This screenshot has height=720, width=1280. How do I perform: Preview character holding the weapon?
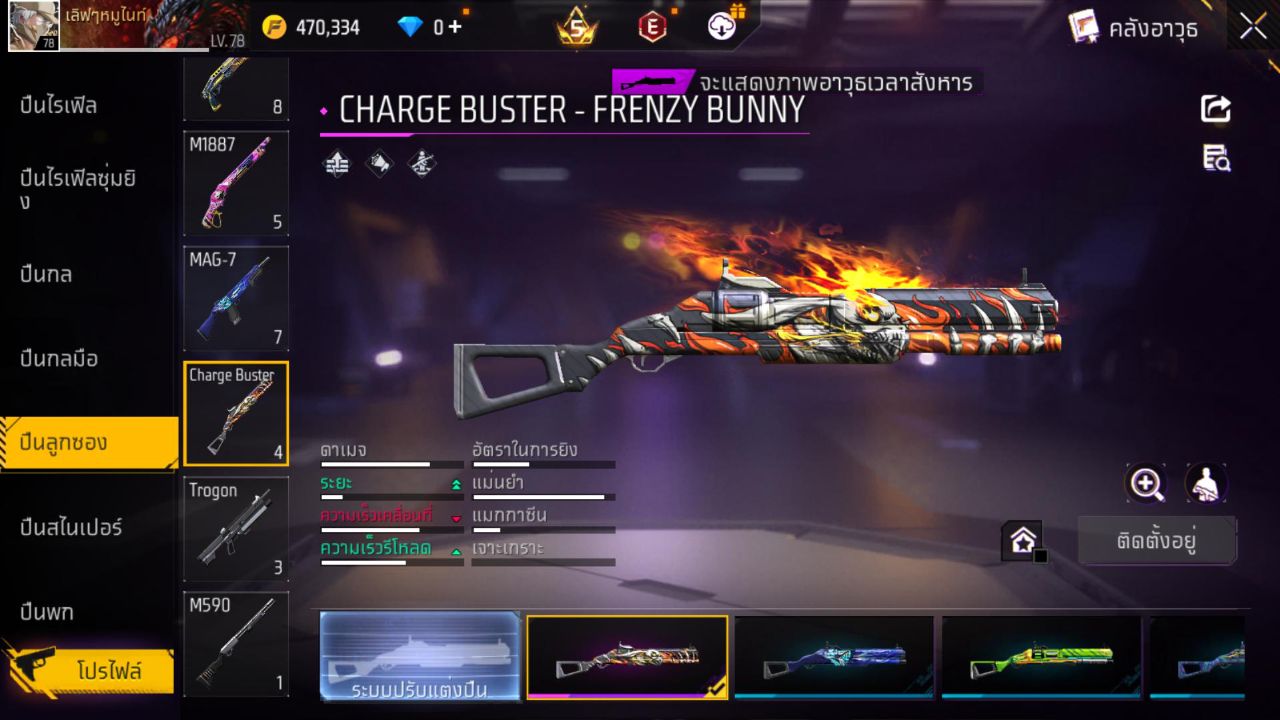[x=1205, y=484]
